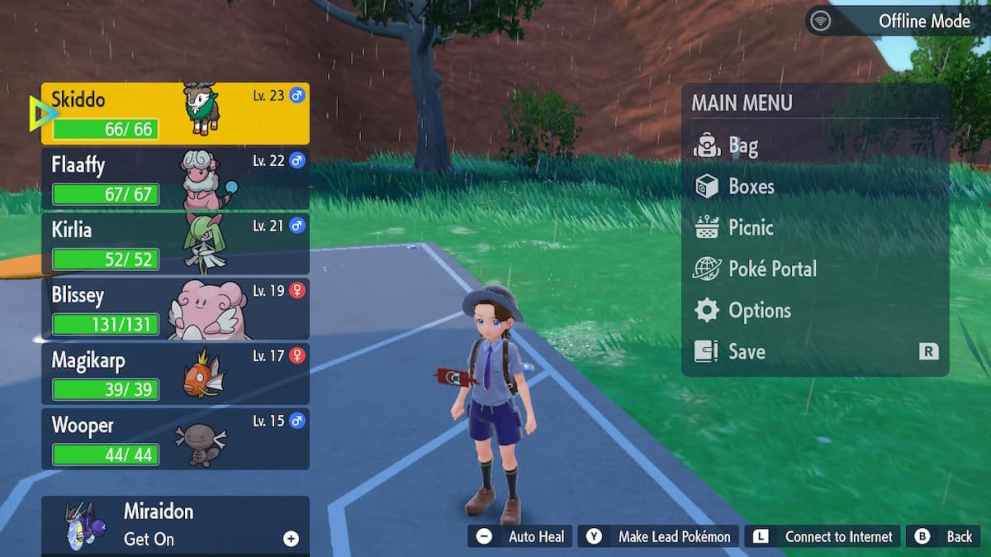Screen dimensions: 991x557
Task: Open the Poké Portal
Action: (x=771, y=269)
